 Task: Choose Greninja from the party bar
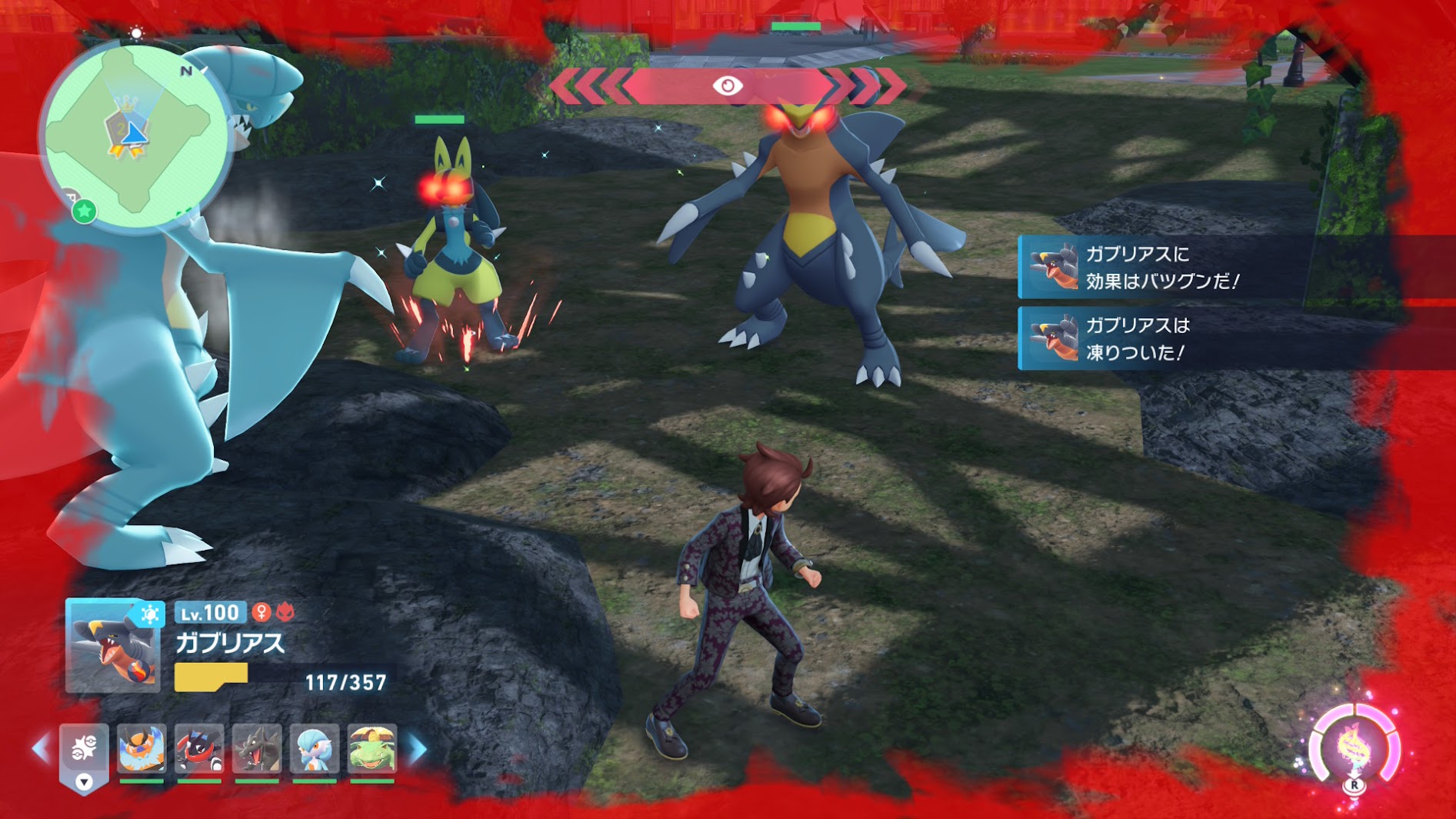[199, 748]
